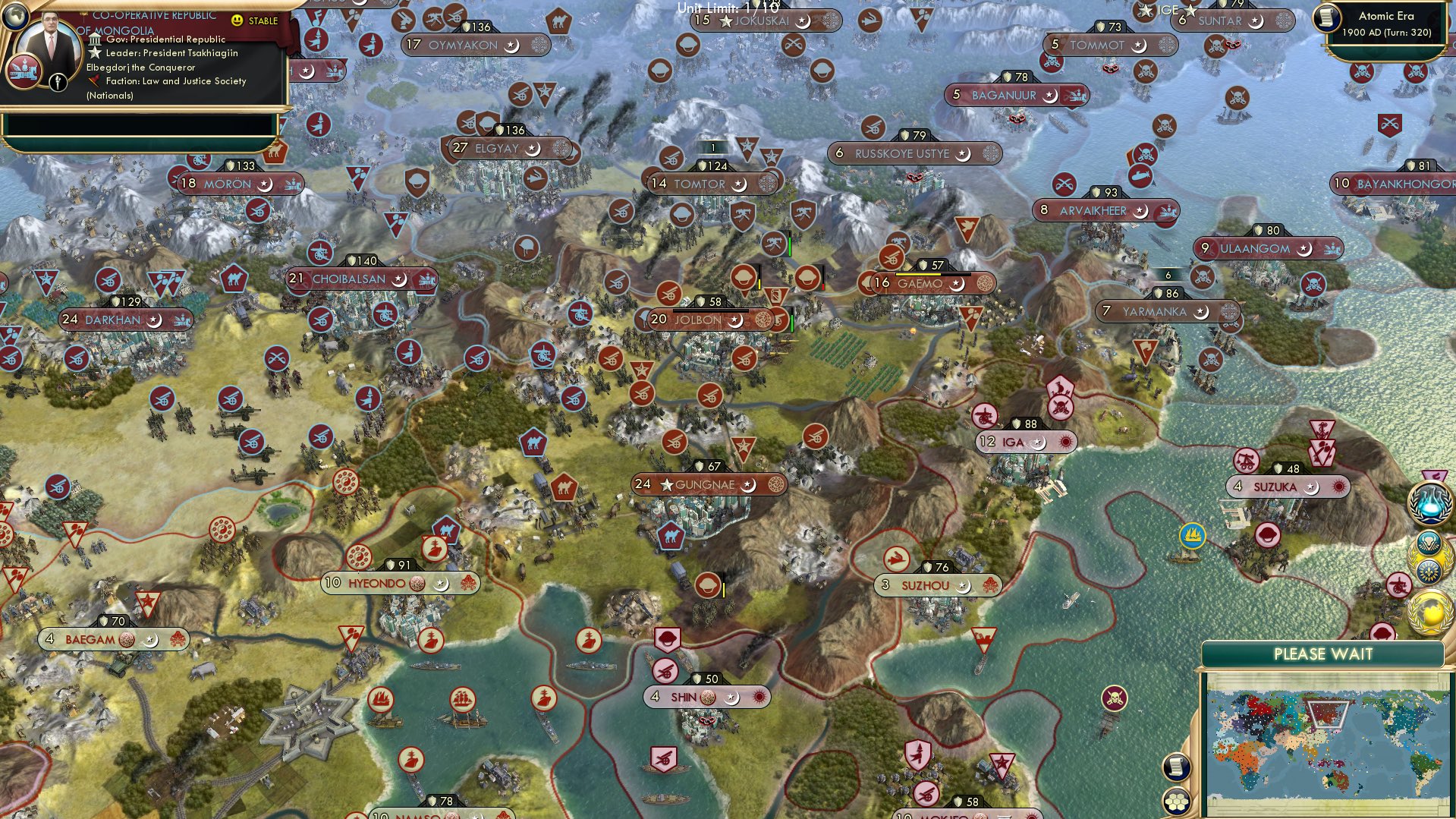Click the sun religion icon on Shin's city banner

(x=756, y=696)
